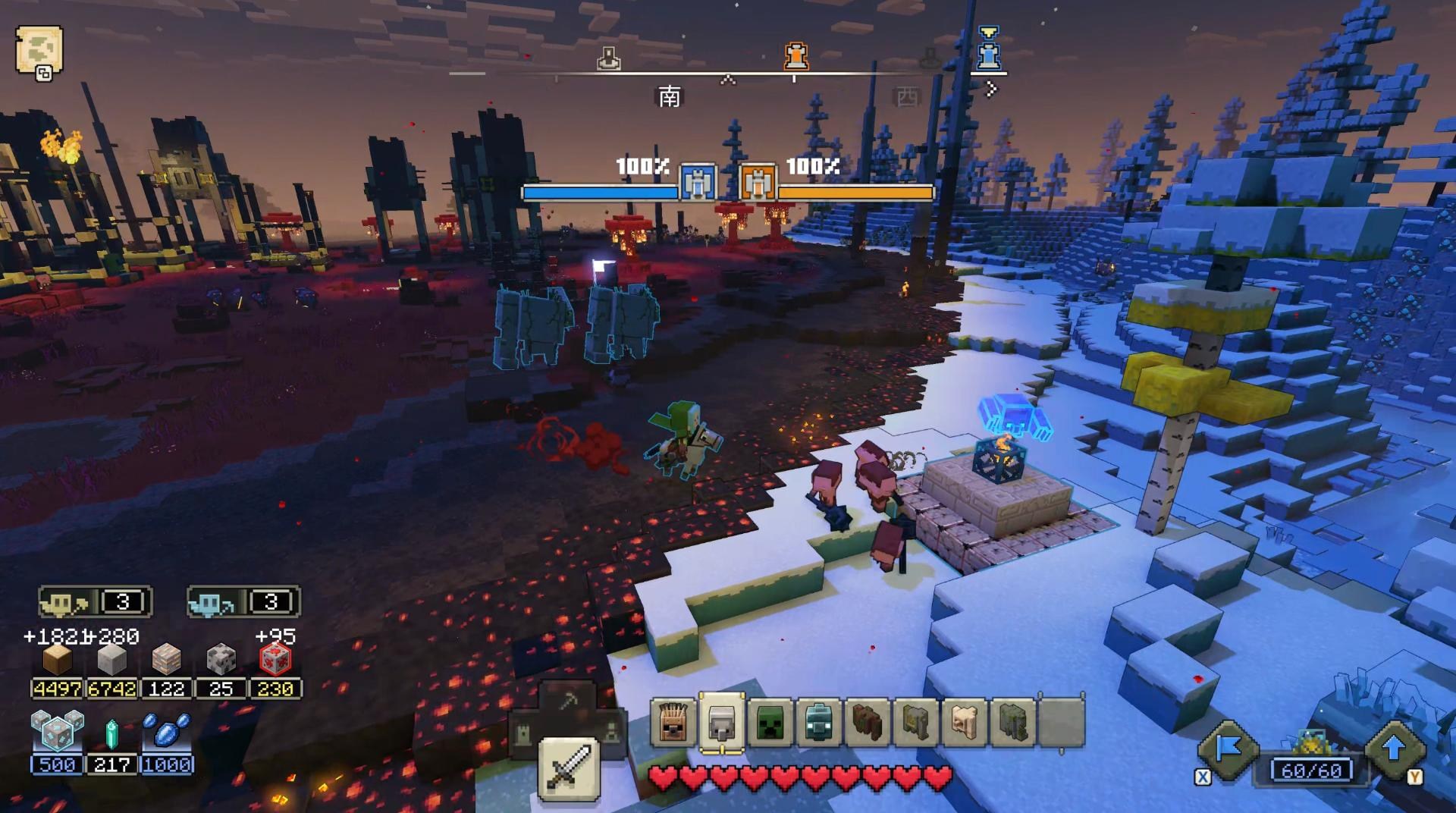Choose the highlighted cobblestone golem slot
The height and width of the screenshot is (813, 1456).
(721, 723)
